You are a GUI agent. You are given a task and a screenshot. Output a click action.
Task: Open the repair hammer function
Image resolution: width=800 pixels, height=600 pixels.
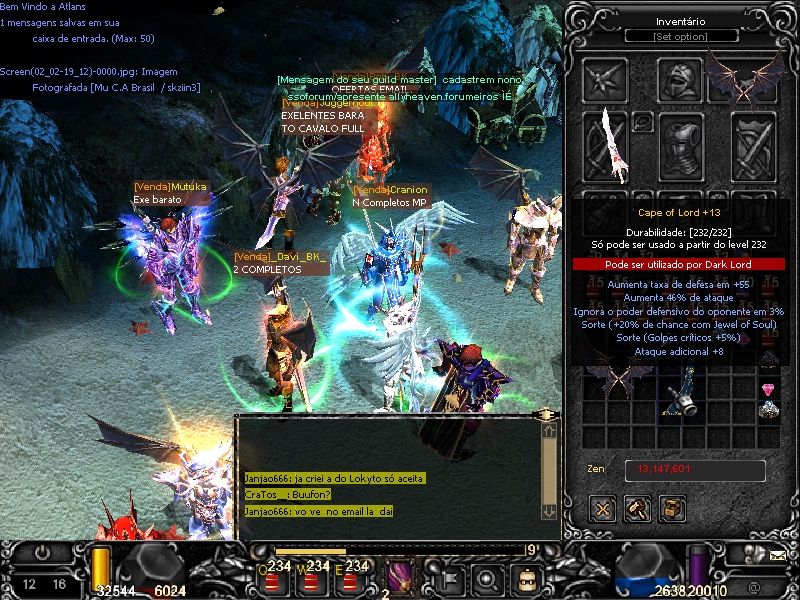[638, 509]
